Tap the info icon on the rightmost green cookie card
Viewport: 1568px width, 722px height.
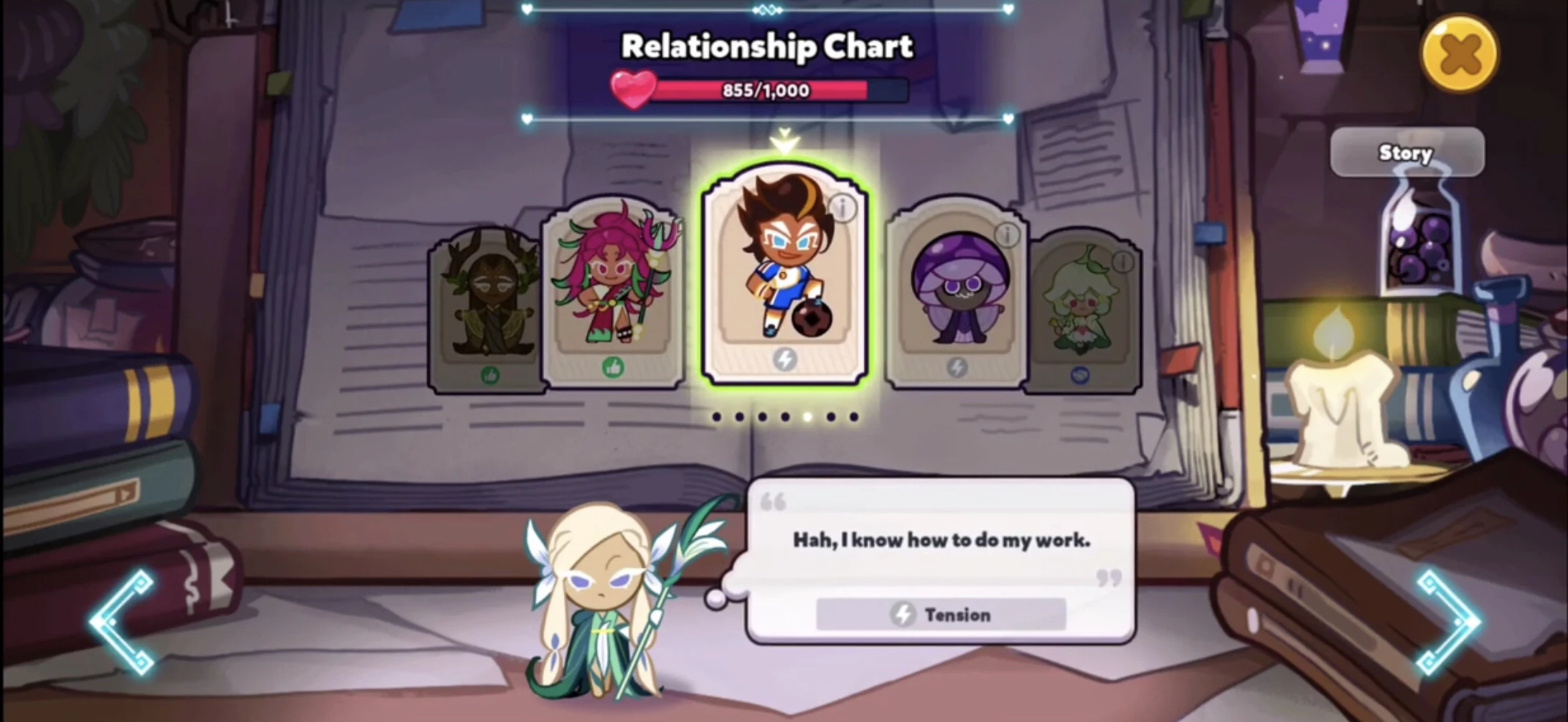point(1124,263)
